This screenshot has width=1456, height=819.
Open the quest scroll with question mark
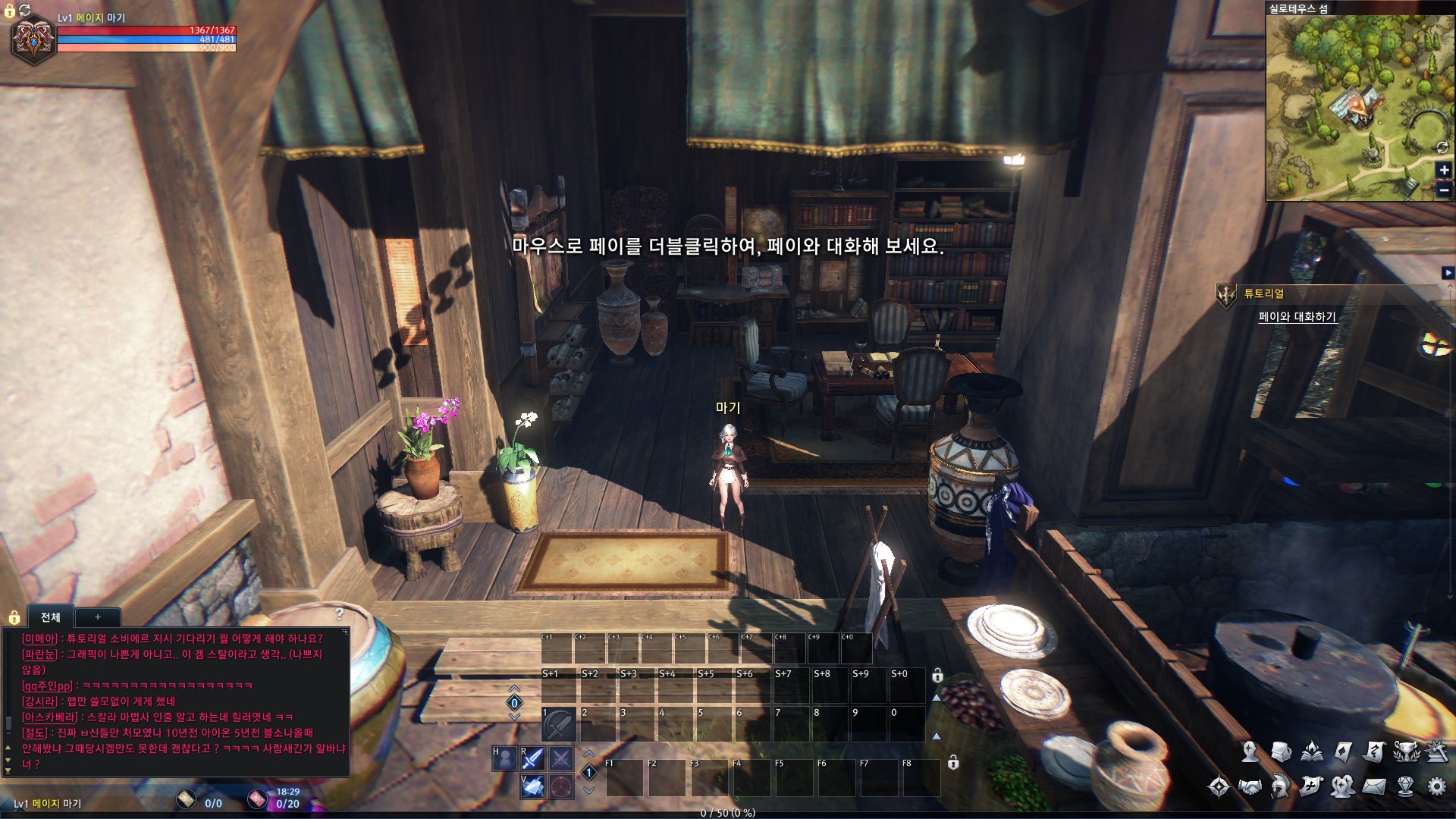click(x=1373, y=752)
